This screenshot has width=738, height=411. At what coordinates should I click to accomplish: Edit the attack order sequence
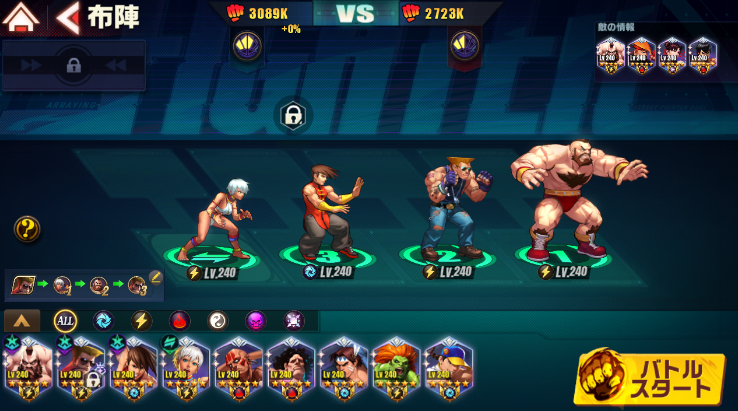[x=156, y=277]
